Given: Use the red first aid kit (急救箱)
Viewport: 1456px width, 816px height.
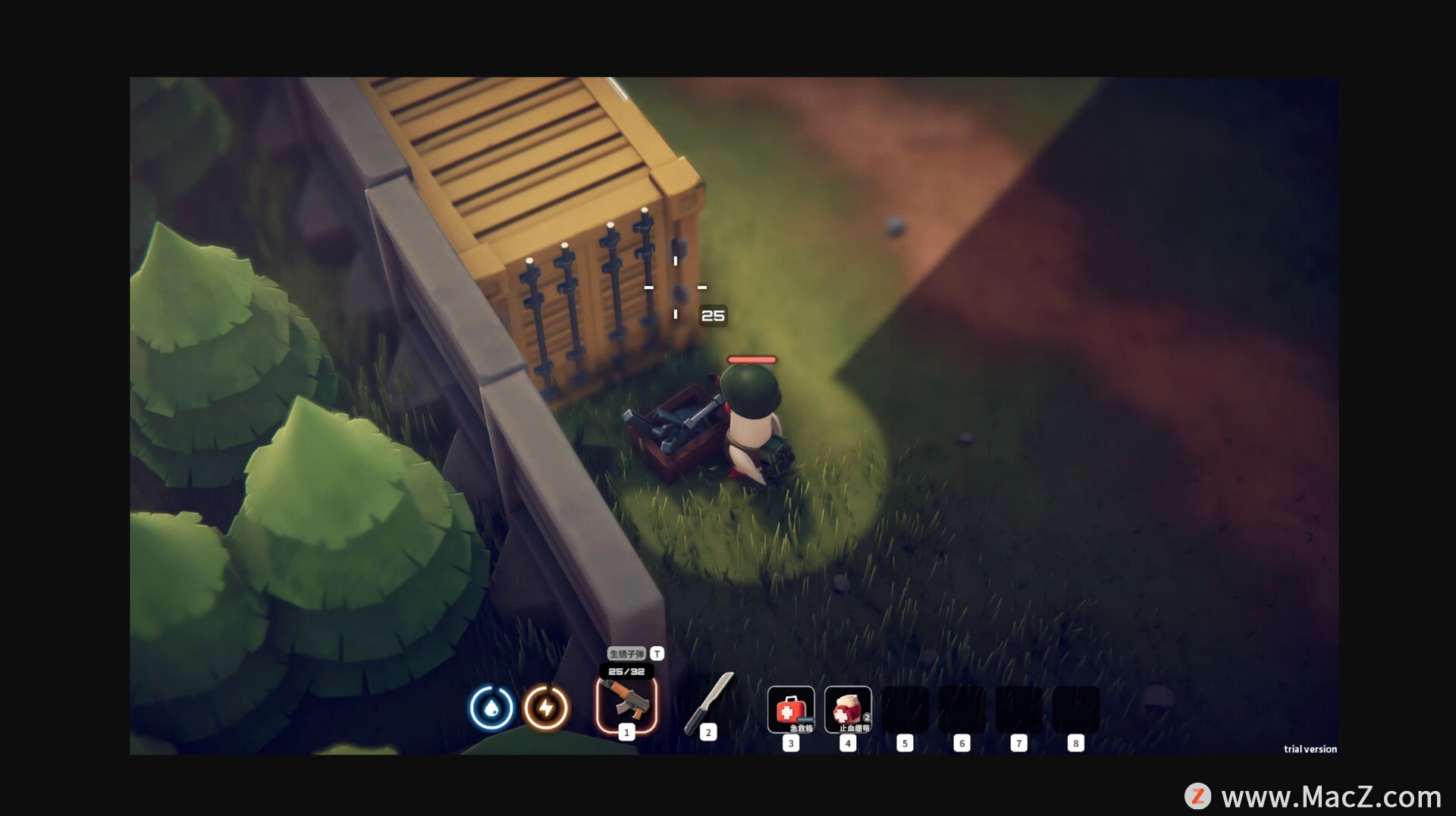Looking at the screenshot, I should pyautogui.click(x=790, y=710).
